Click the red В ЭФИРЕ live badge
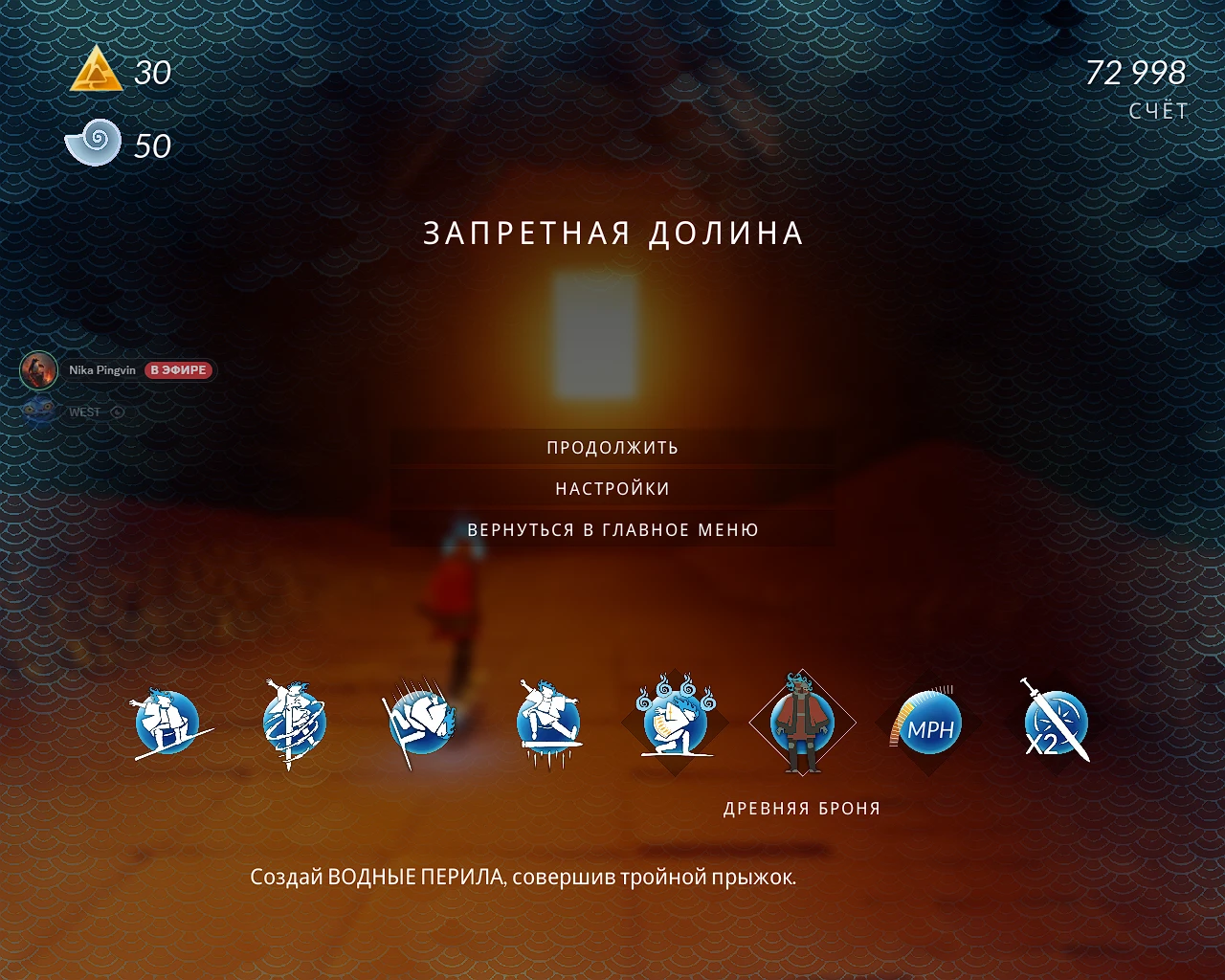This screenshot has width=1225, height=980. click(x=180, y=370)
